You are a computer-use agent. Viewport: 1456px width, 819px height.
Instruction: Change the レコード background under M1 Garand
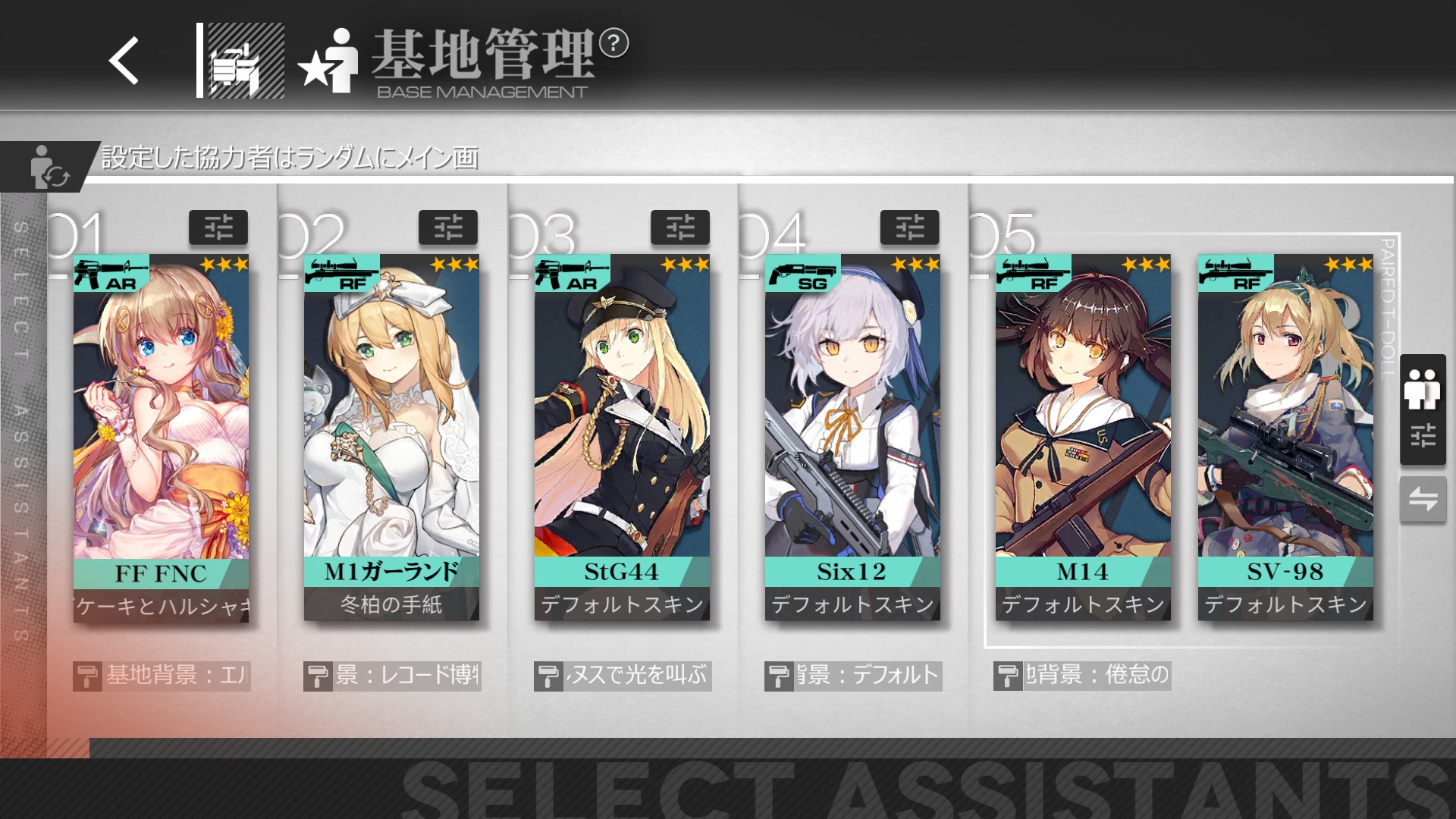(392, 675)
